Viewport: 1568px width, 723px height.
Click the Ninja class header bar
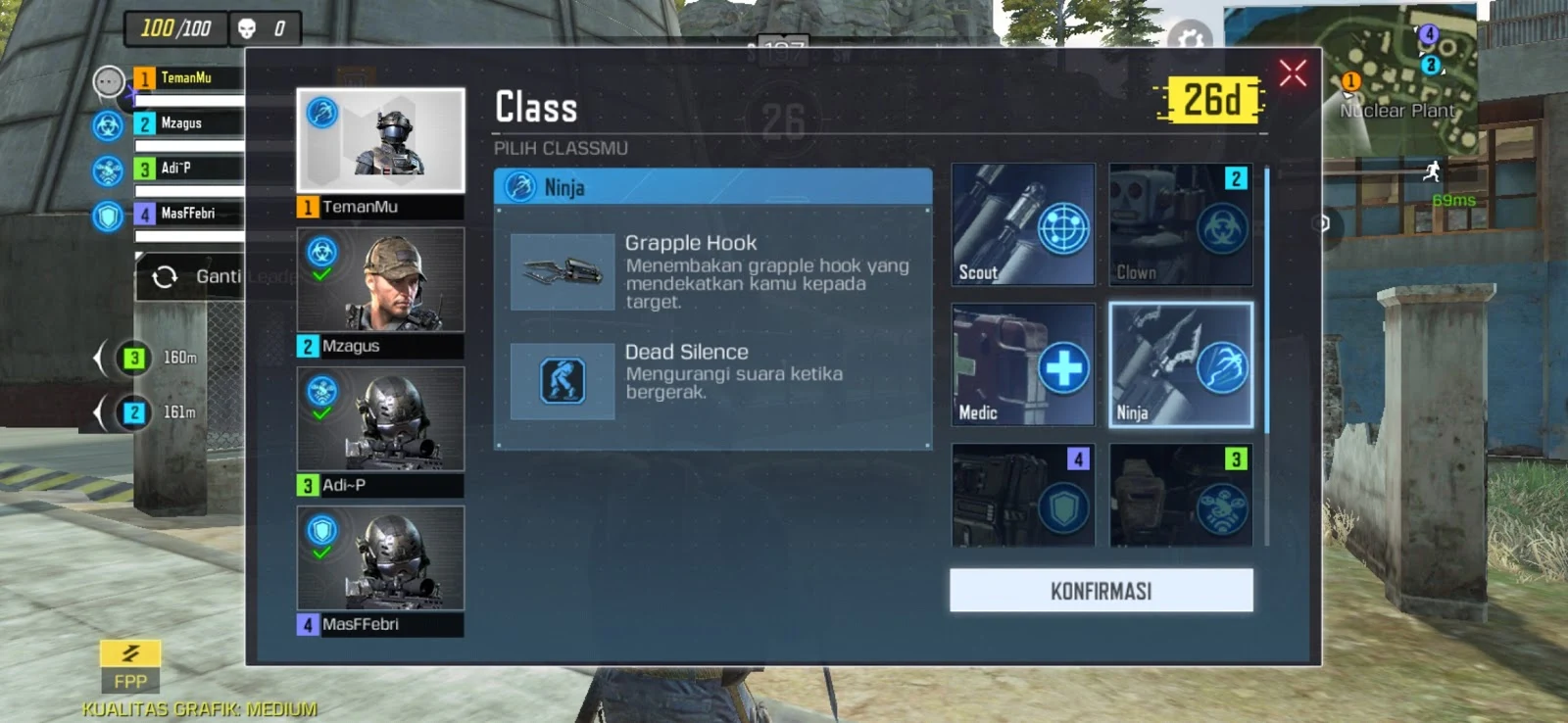tap(712, 186)
